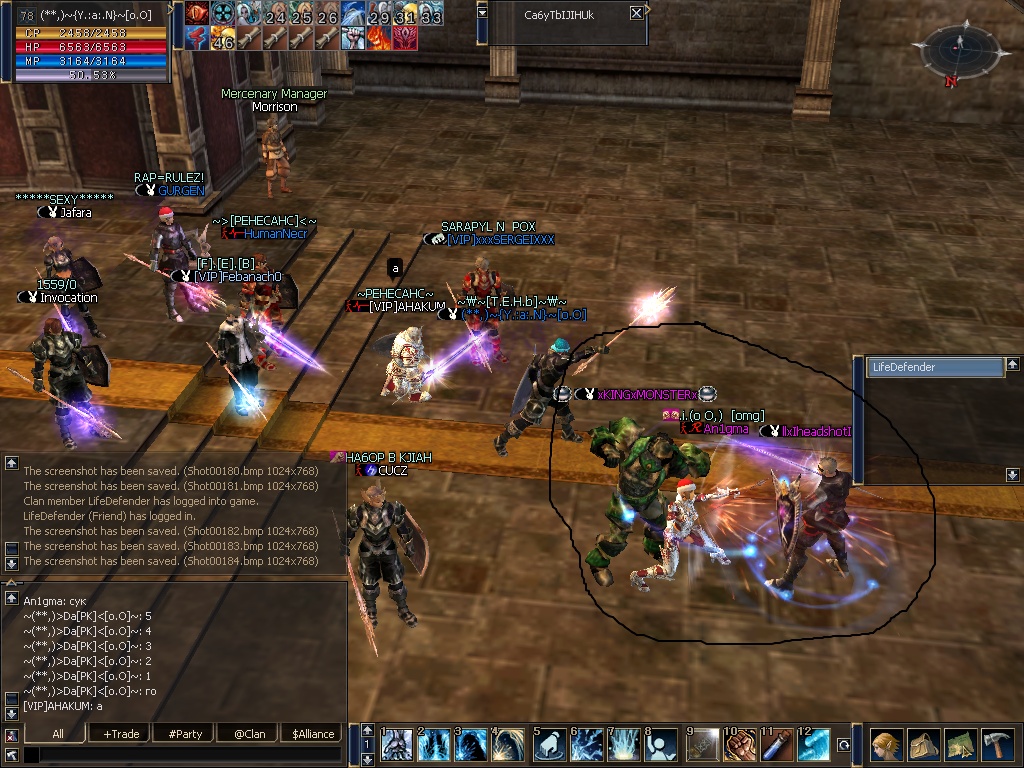Screen dimensions: 1024x768
Task: Select LifeDefender in the friend list
Action: pos(933,367)
